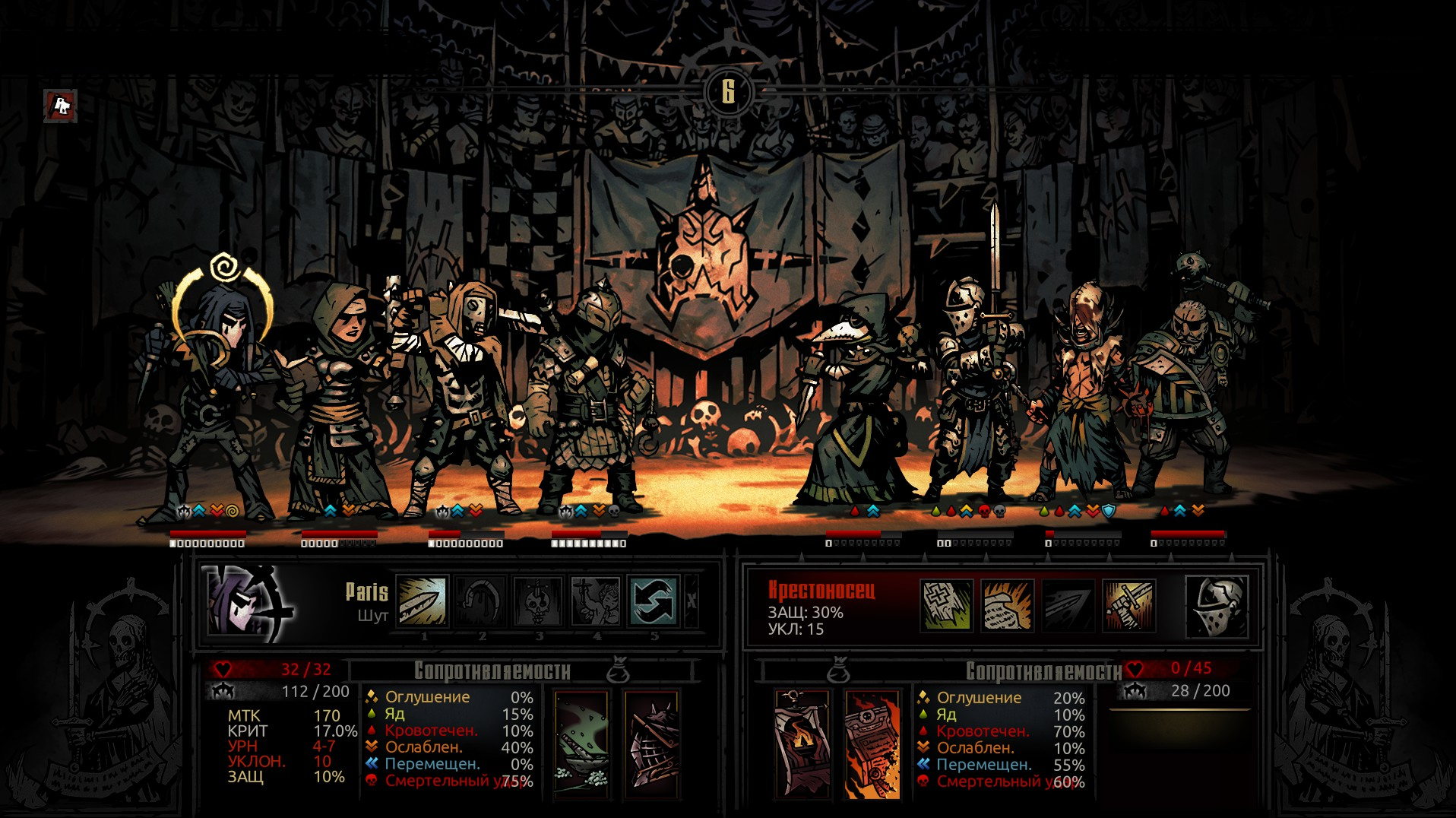Click the Crusader's helmet portrait
The height and width of the screenshot is (818, 1456).
click(x=1217, y=606)
